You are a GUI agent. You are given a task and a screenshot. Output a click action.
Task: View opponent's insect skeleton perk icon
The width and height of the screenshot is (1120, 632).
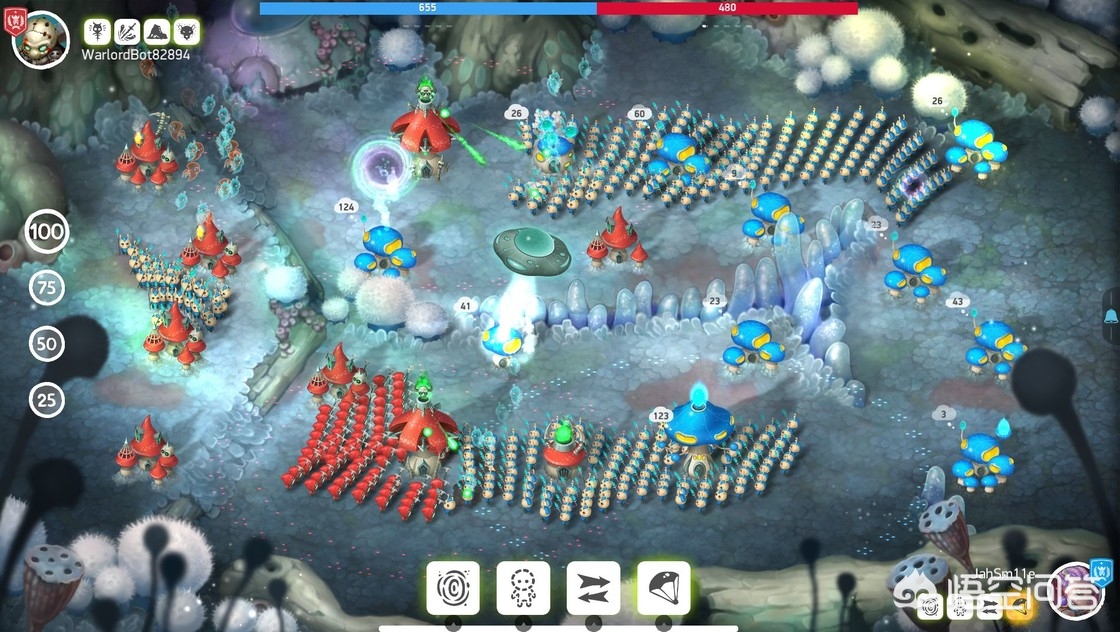(x=98, y=32)
